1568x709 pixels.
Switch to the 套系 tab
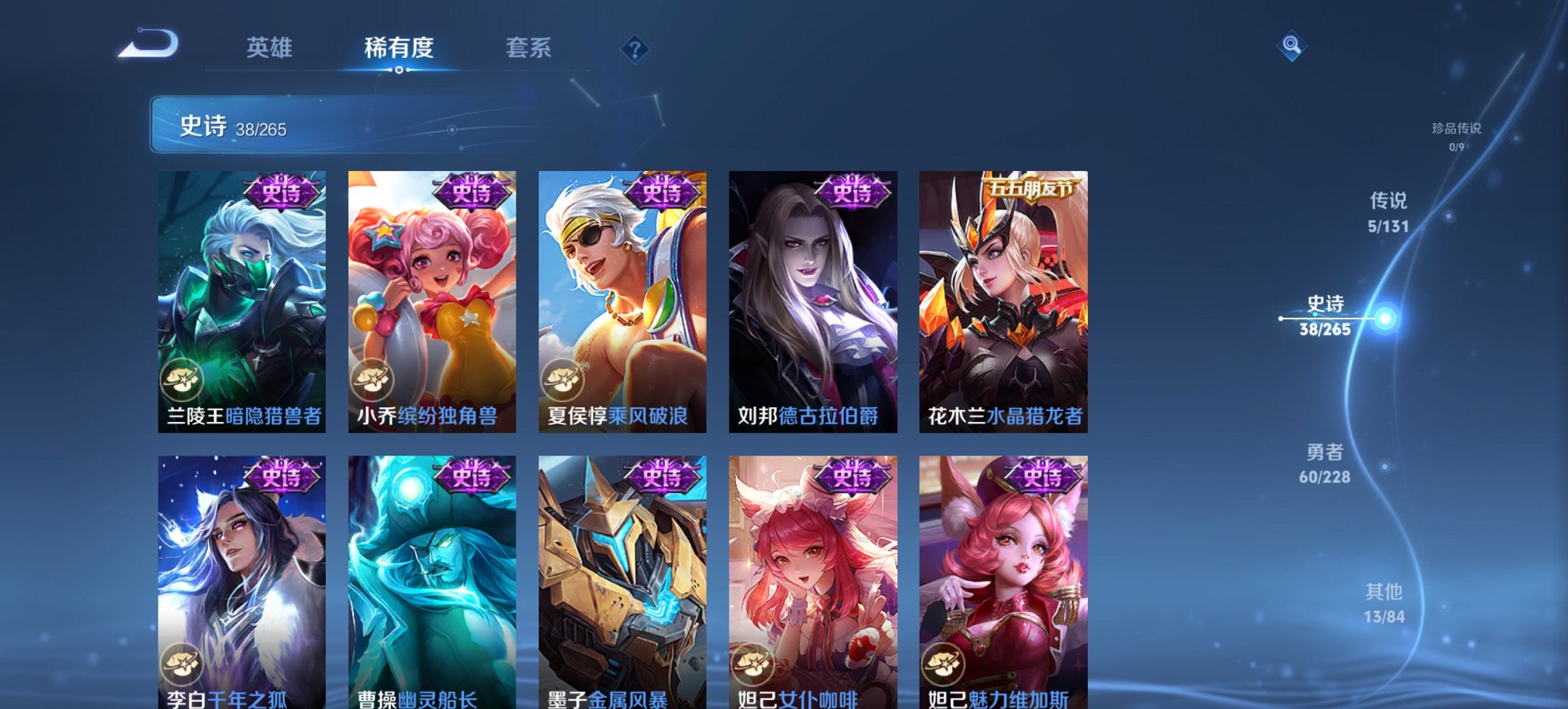(x=528, y=48)
